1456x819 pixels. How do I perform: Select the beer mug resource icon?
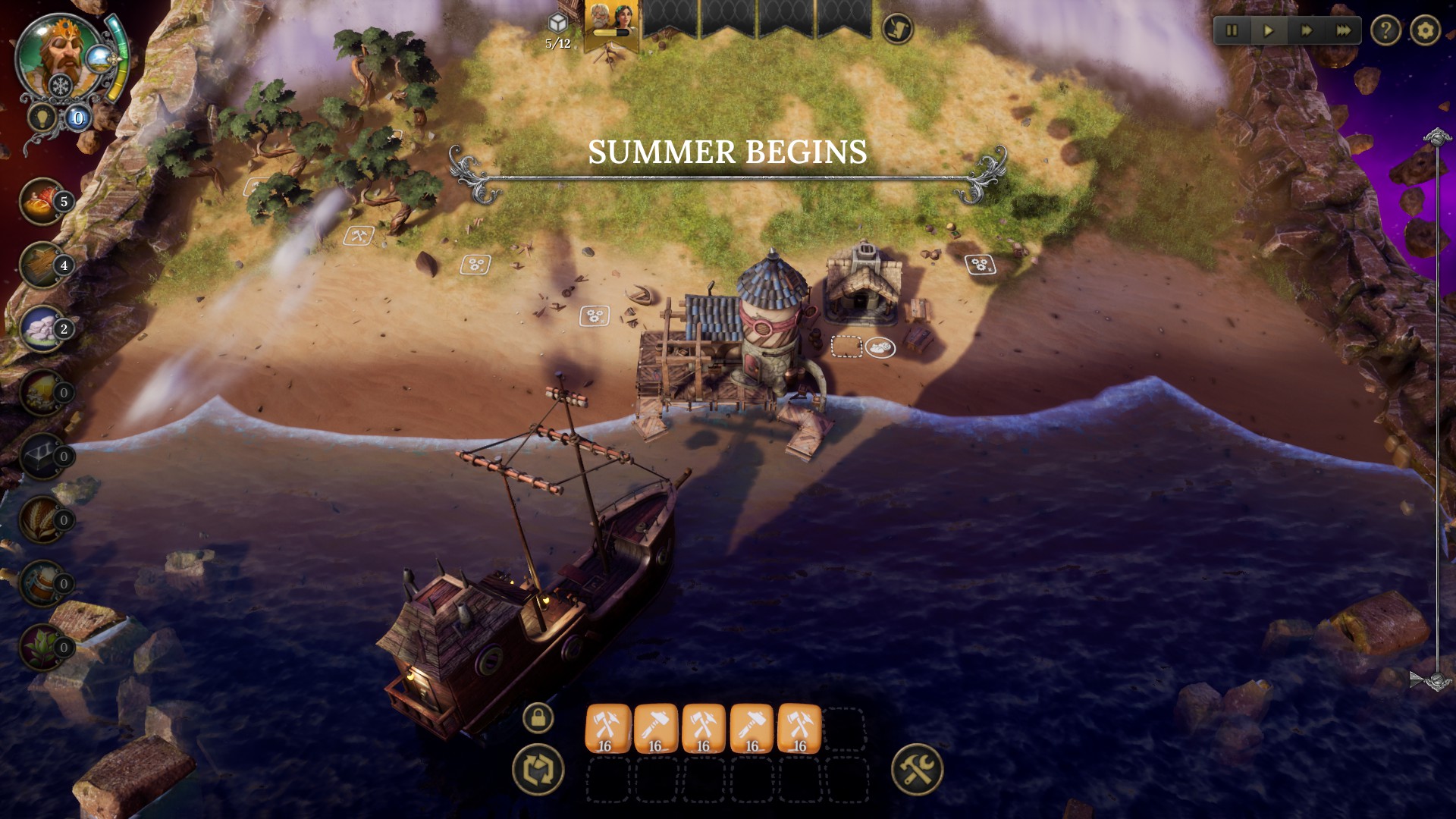[x=43, y=583]
